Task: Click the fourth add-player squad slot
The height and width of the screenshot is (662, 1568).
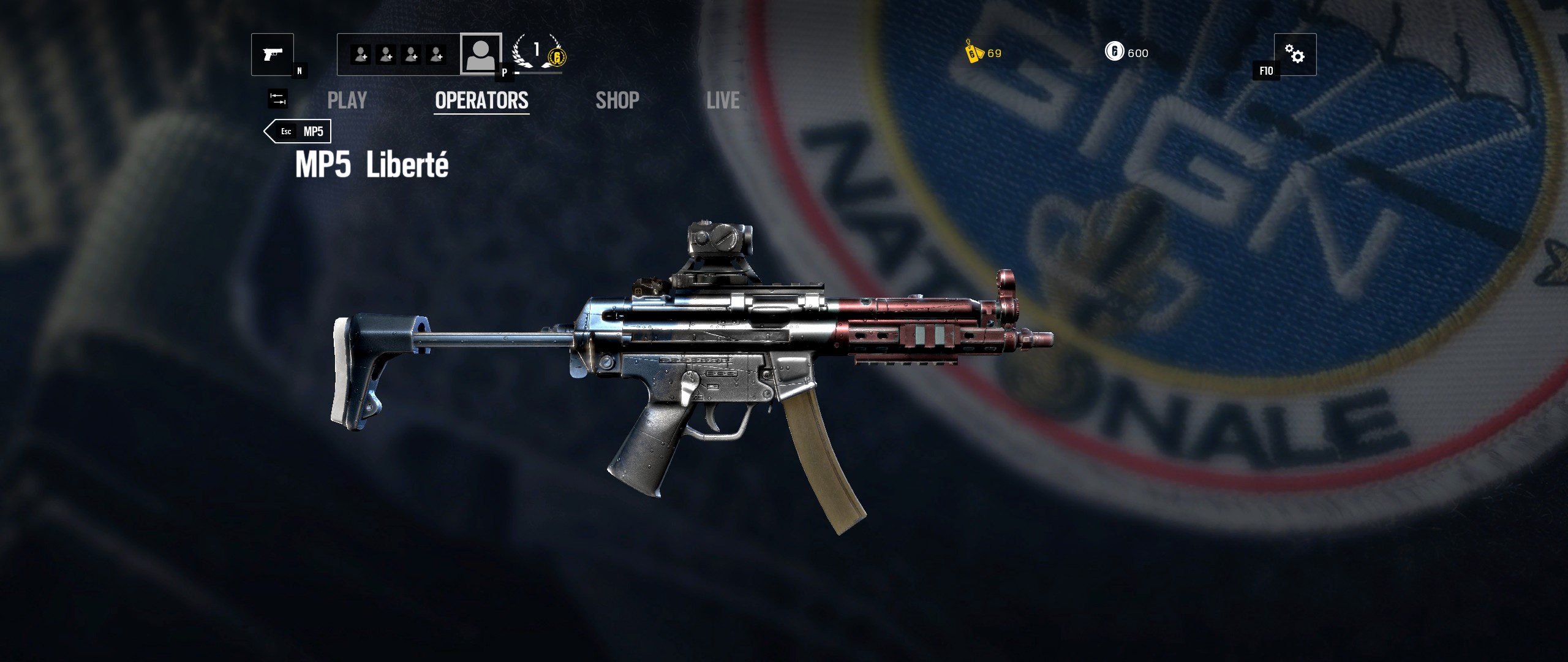Action: pos(437,55)
